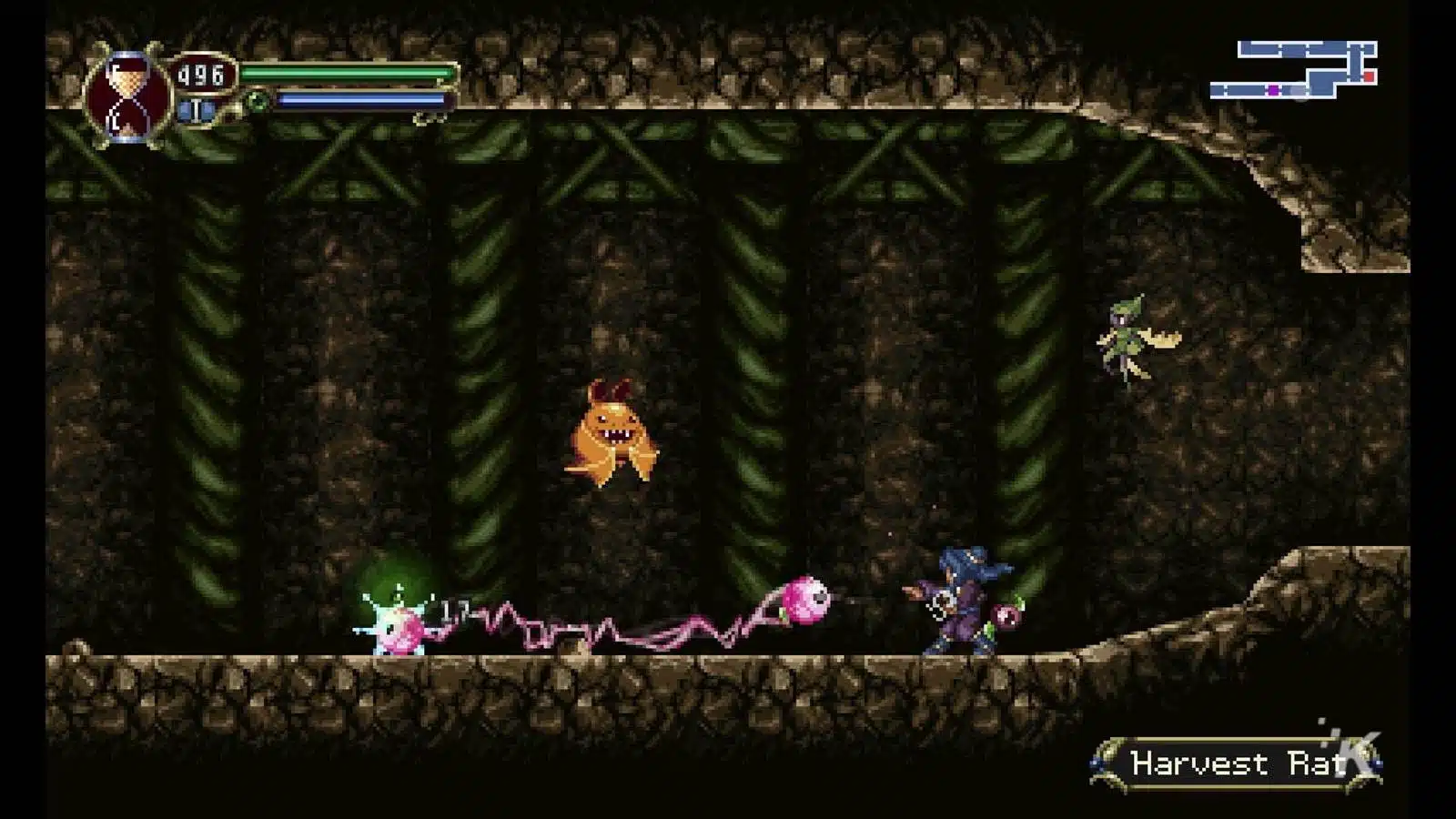The width and height of the screenshot is (1456, 819).
Task: Click the green health bar
Action: coord(348,71)
